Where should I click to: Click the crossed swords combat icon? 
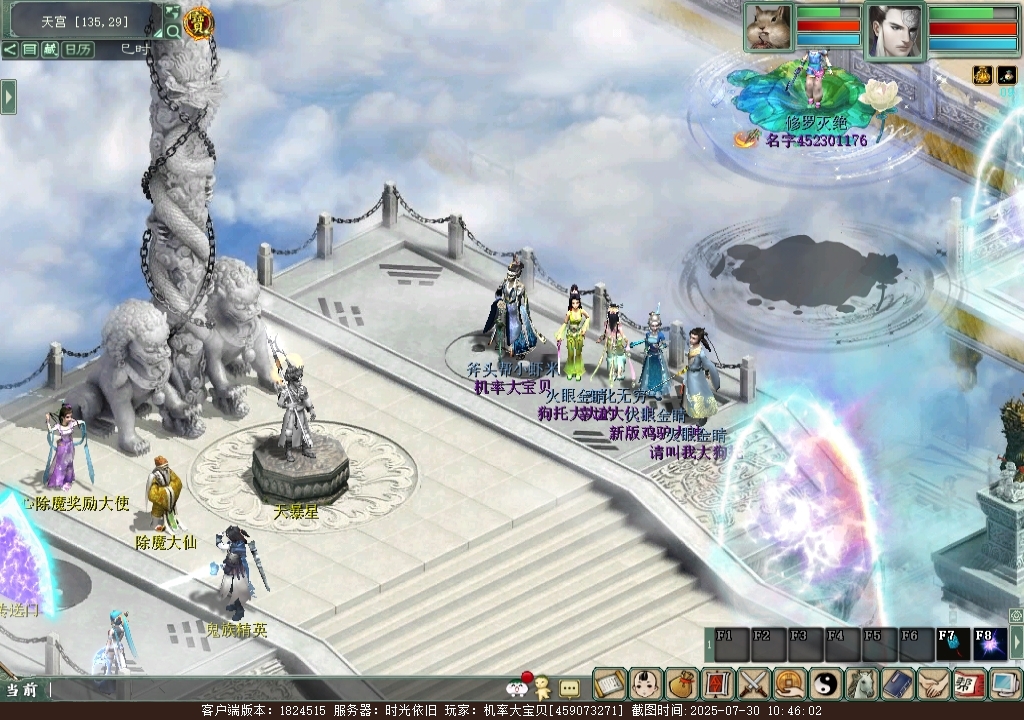pos(753,684)
